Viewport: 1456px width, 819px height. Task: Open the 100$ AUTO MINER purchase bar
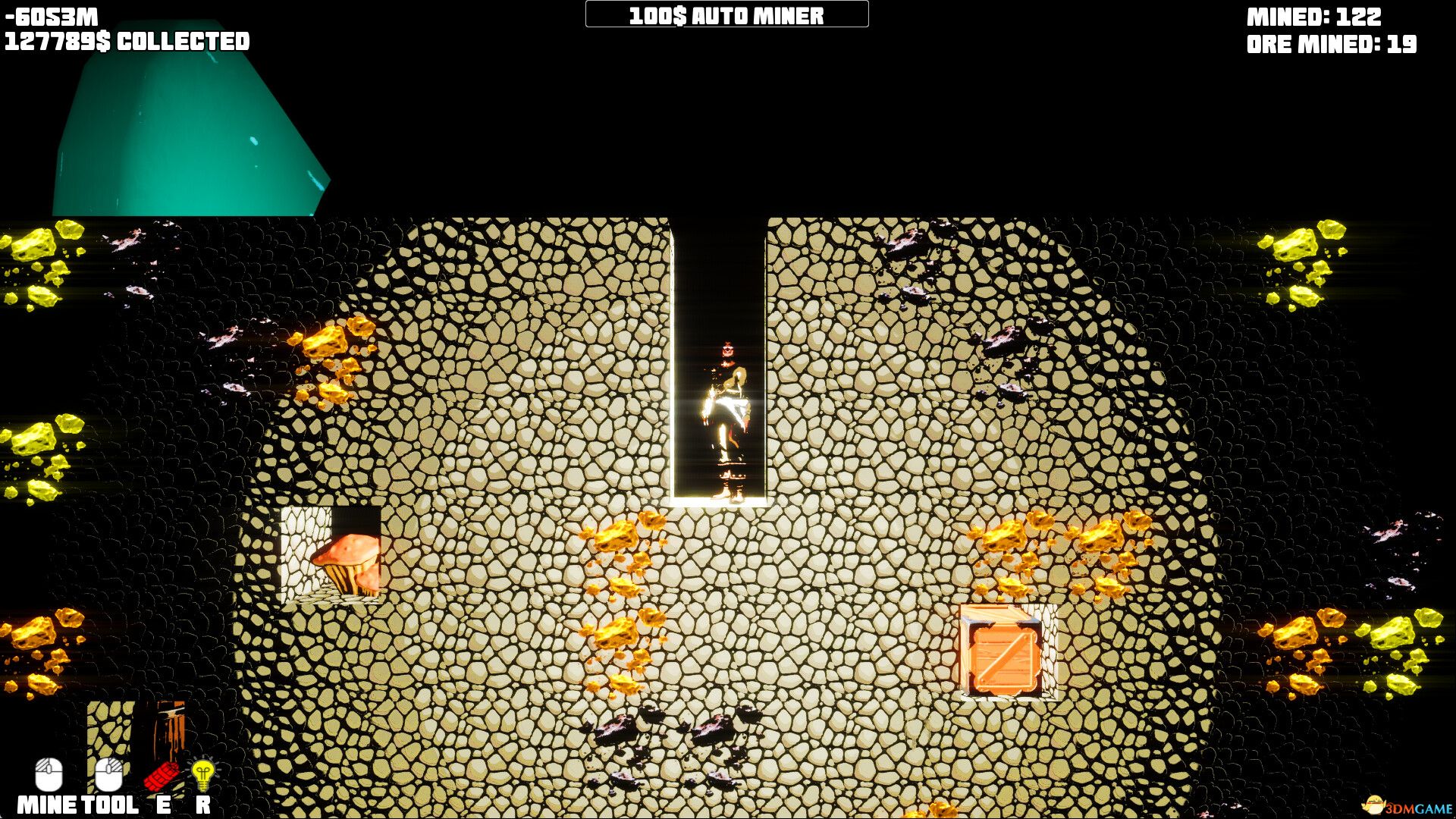(x=726, y=14)
